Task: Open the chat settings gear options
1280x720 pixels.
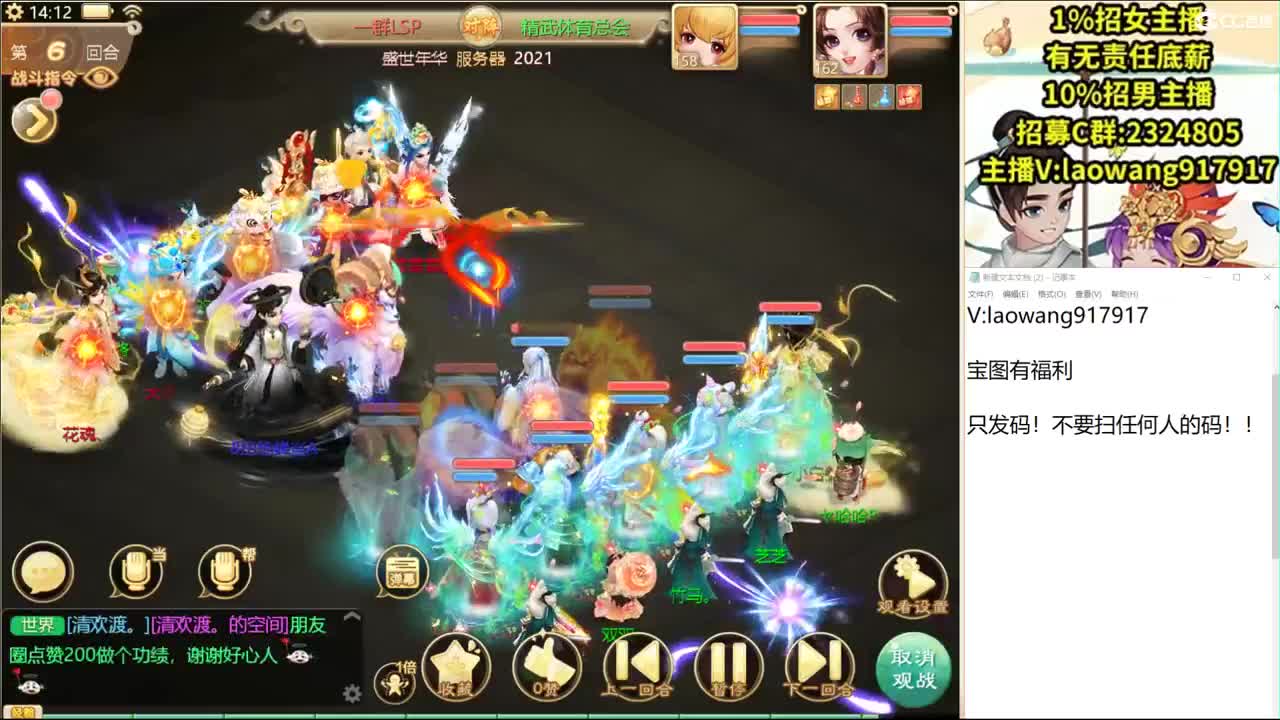Action: 353,690
